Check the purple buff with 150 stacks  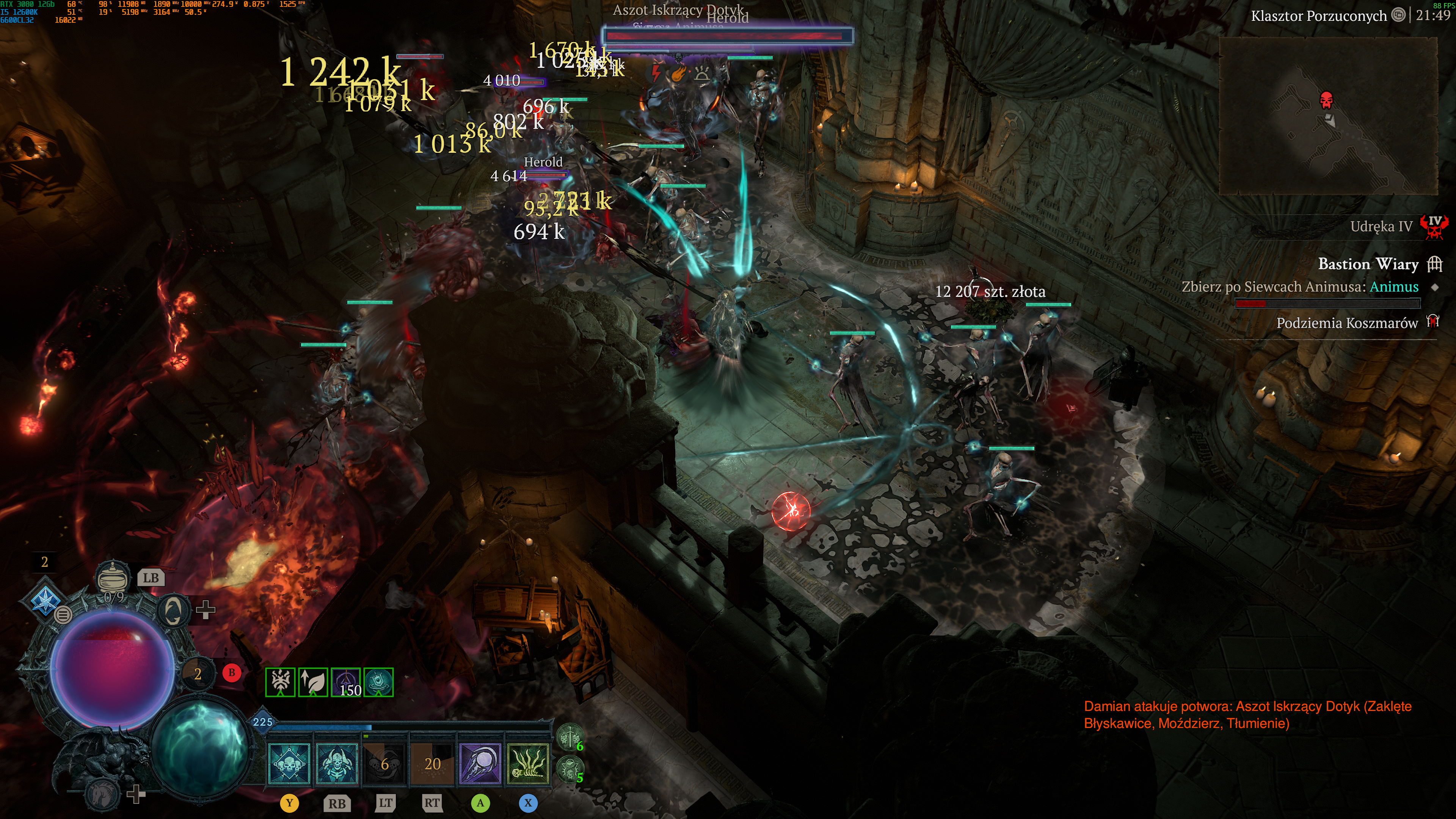click(346, 682)
